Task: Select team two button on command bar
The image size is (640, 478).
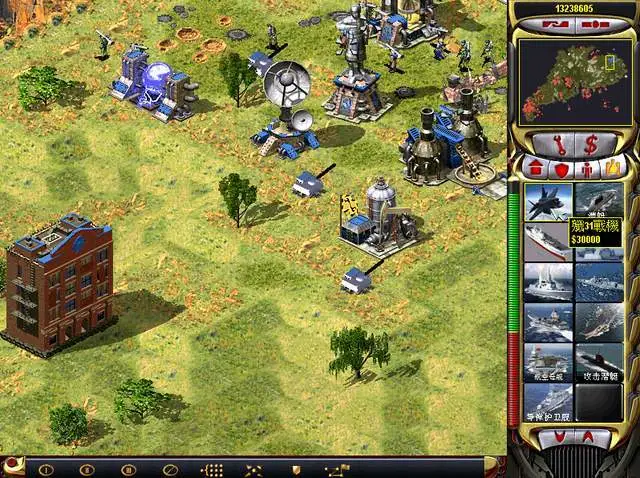Action: pyautogui.click(x=87, y=469)
